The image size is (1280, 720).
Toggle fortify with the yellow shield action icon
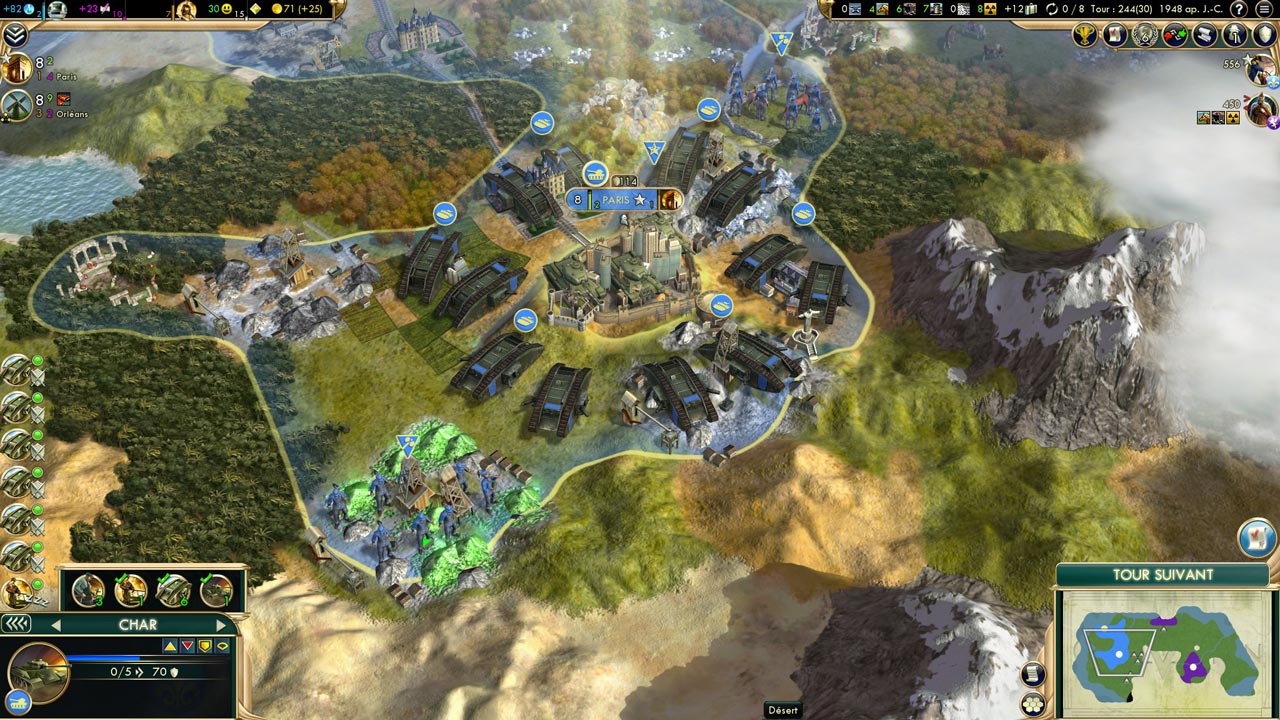click(x=205, y=646)
